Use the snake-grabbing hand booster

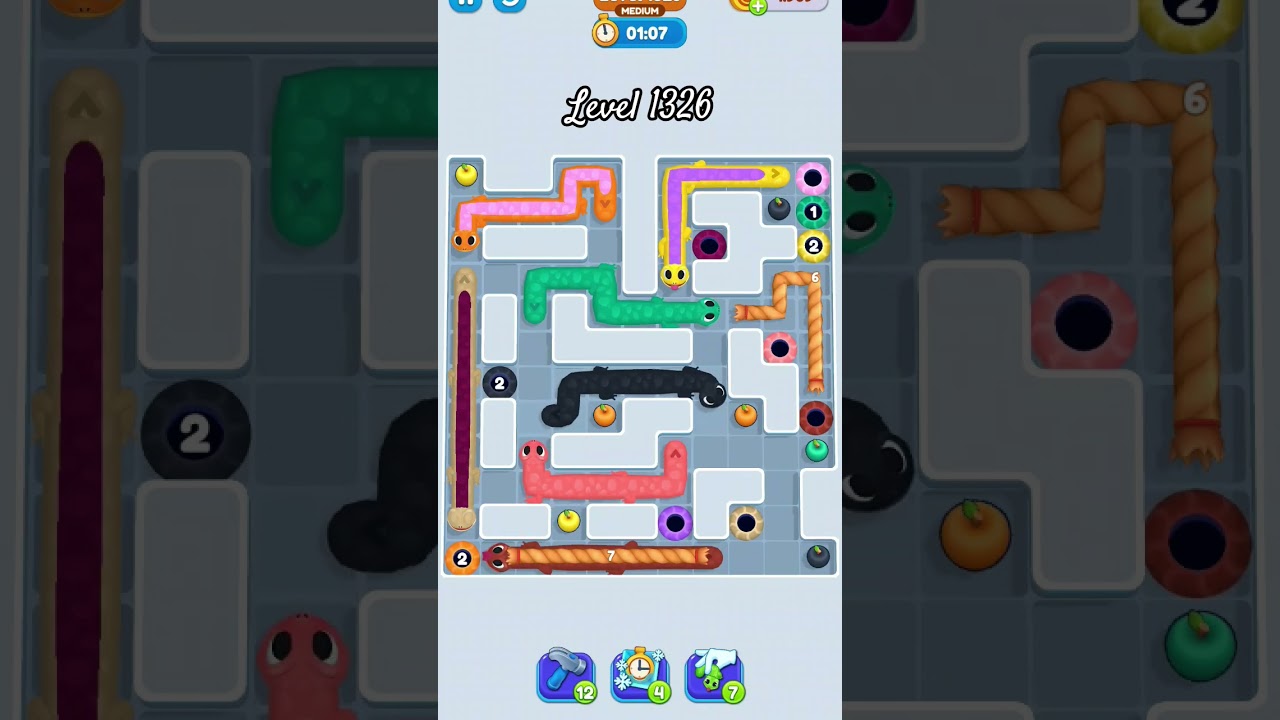coord(714,675)
